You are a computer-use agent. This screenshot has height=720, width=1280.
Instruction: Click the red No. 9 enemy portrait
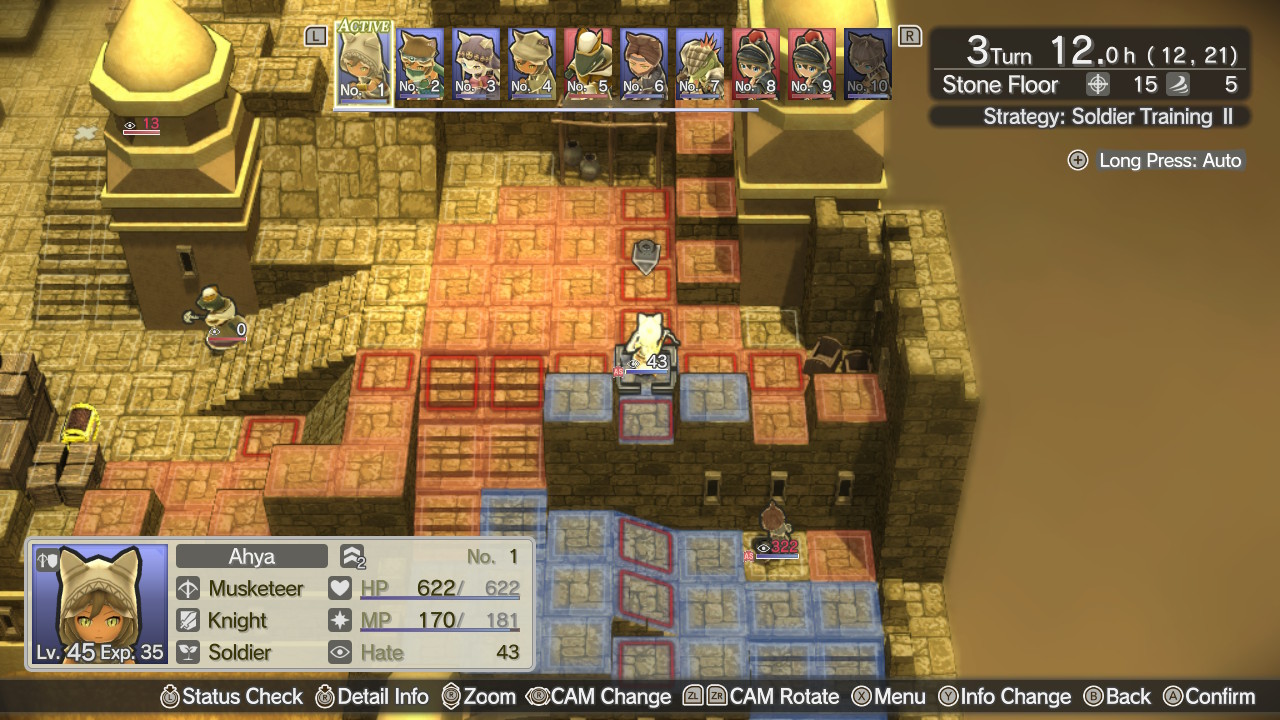[812, 63]
